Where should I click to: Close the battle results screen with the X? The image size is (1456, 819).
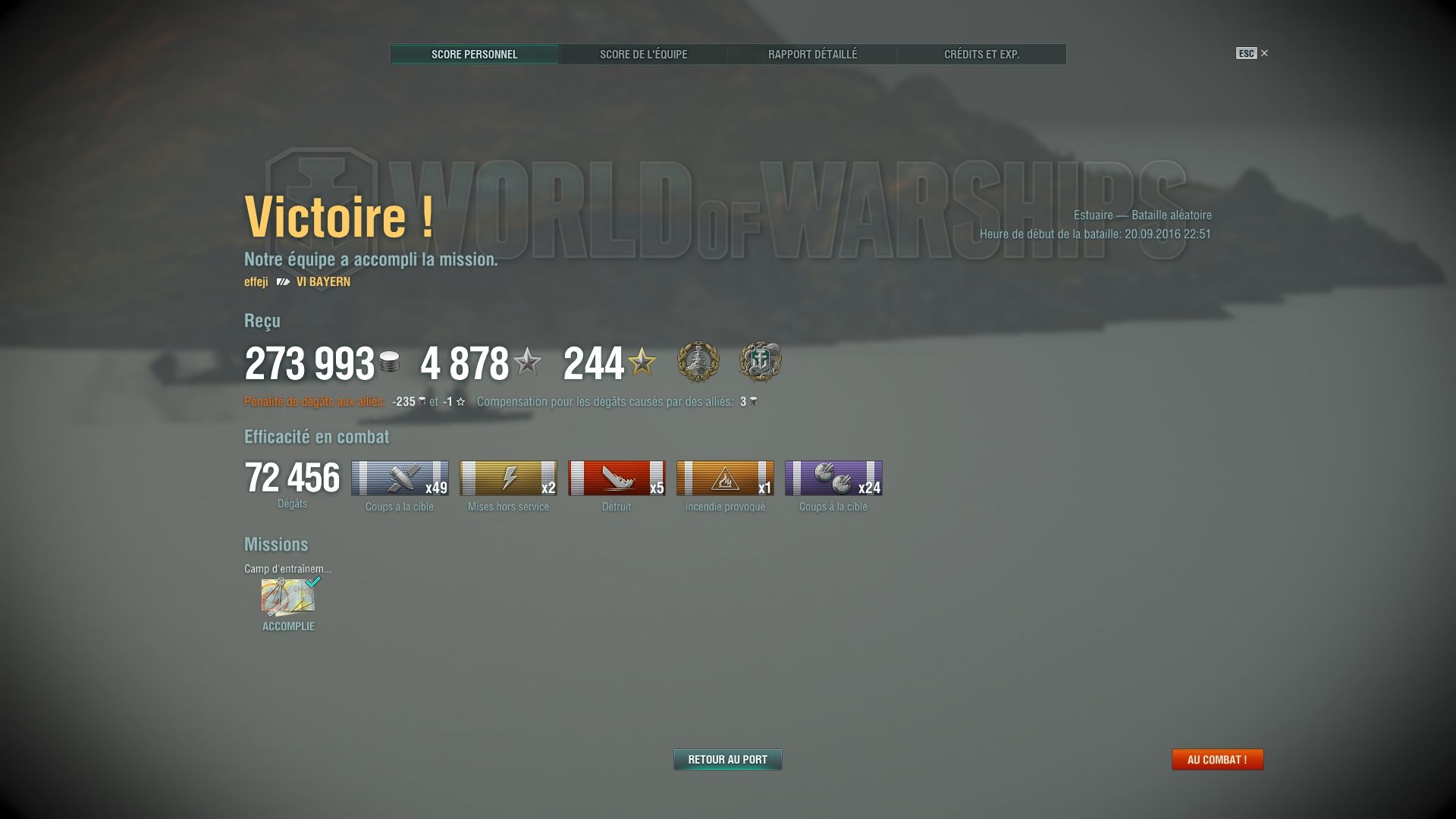(1264, 53)
